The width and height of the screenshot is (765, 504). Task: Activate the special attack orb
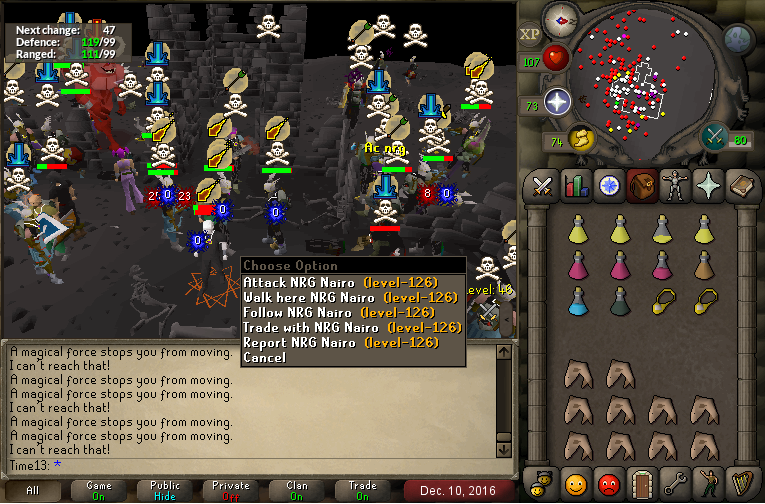tap(716, 136)
